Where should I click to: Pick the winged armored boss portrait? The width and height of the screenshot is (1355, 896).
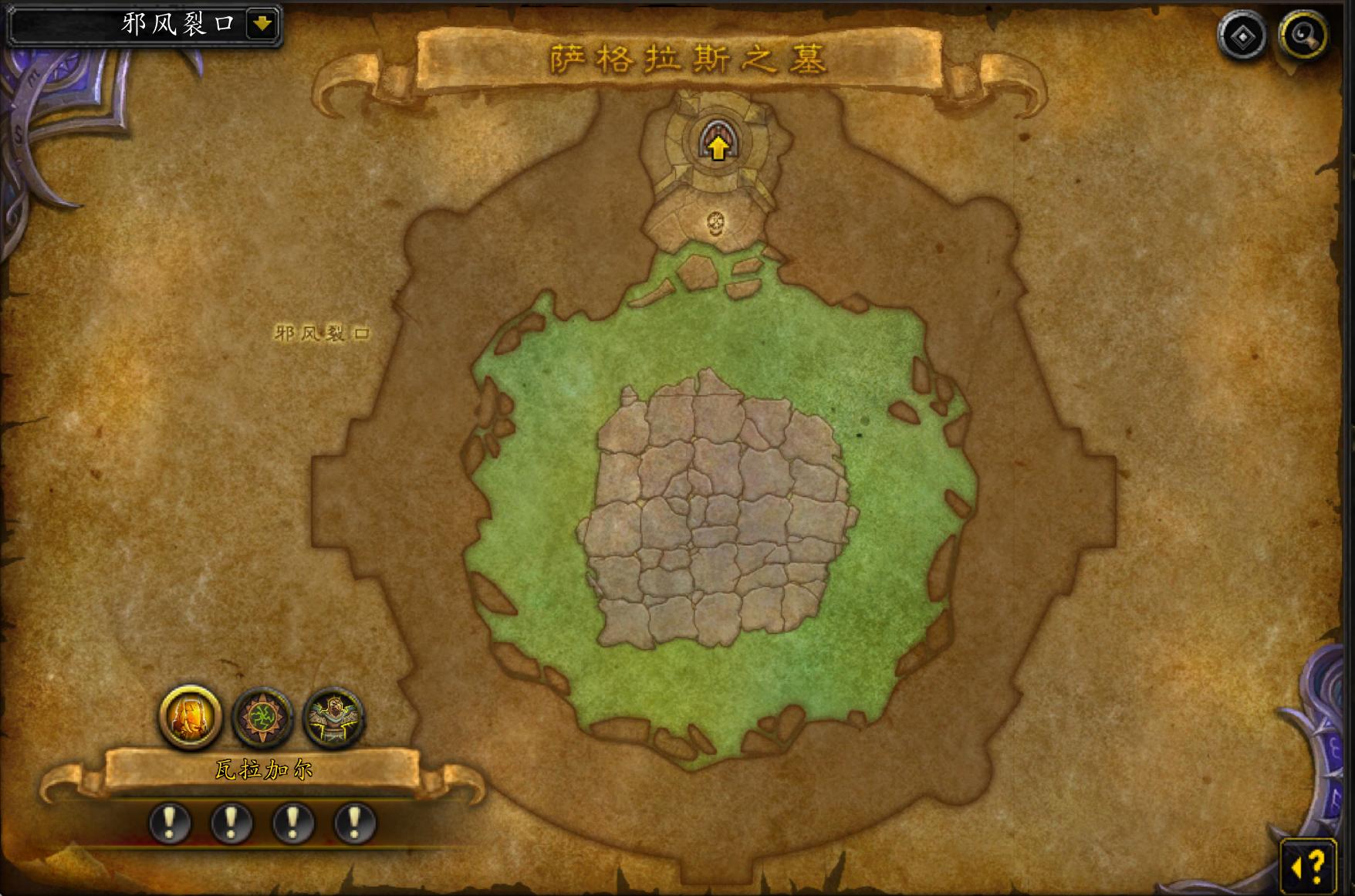tap(333, 718)
